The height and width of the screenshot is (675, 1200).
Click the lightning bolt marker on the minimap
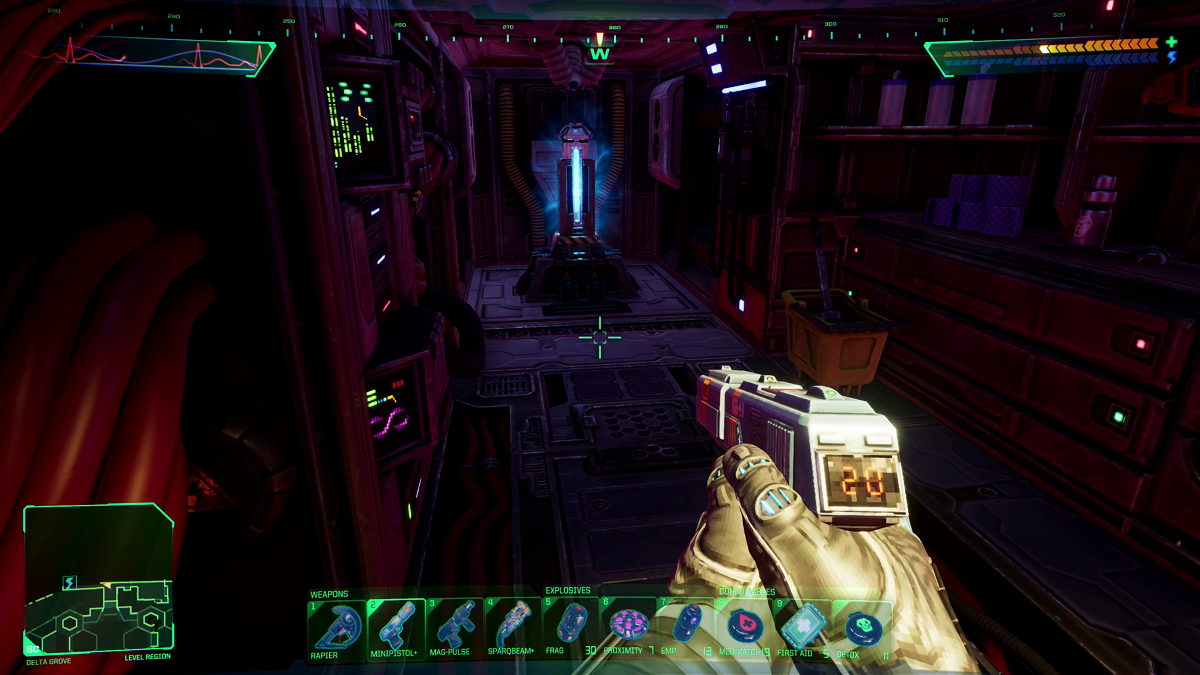70,582
